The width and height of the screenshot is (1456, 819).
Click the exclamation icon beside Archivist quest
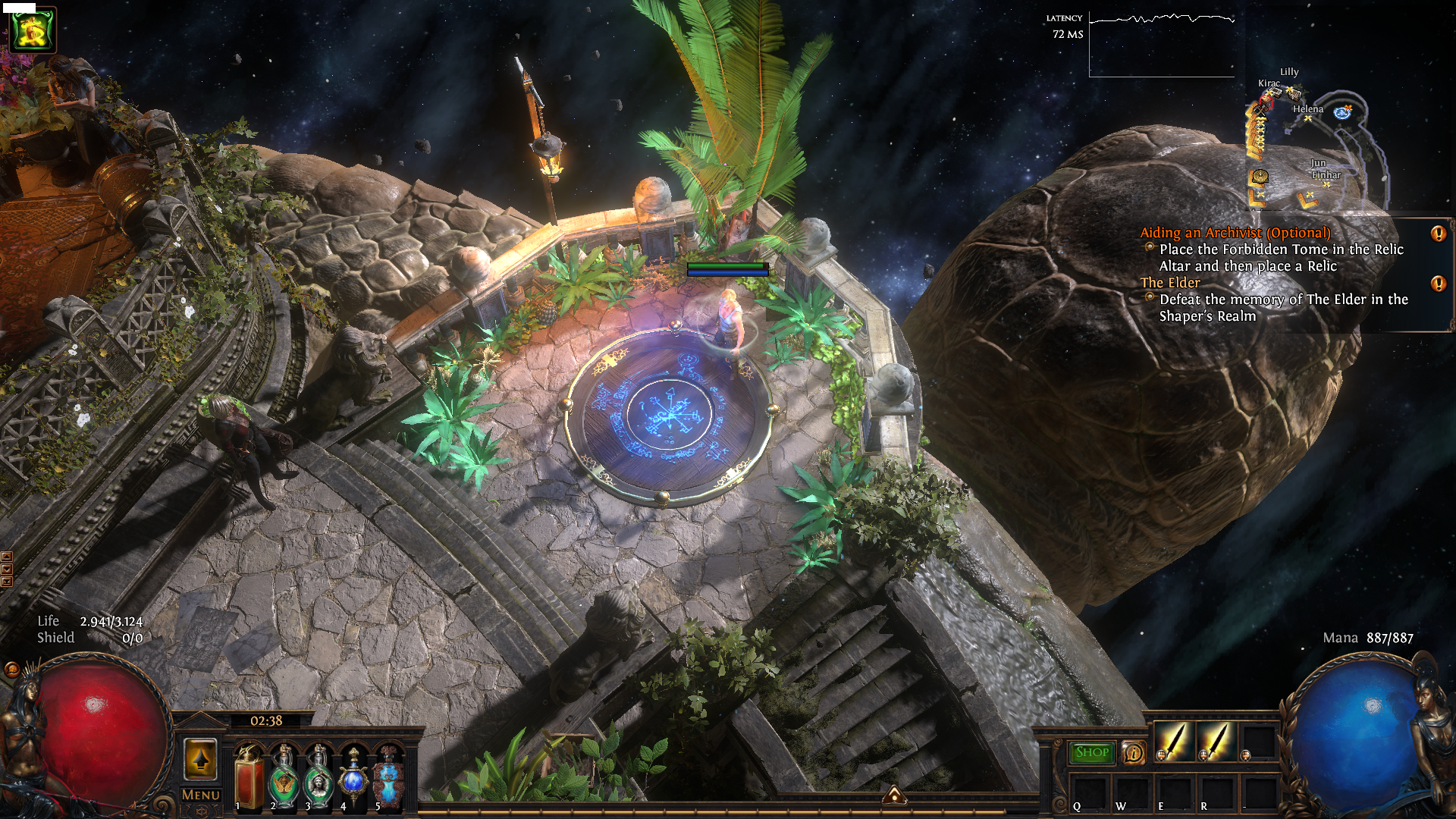click(1438, 234)
